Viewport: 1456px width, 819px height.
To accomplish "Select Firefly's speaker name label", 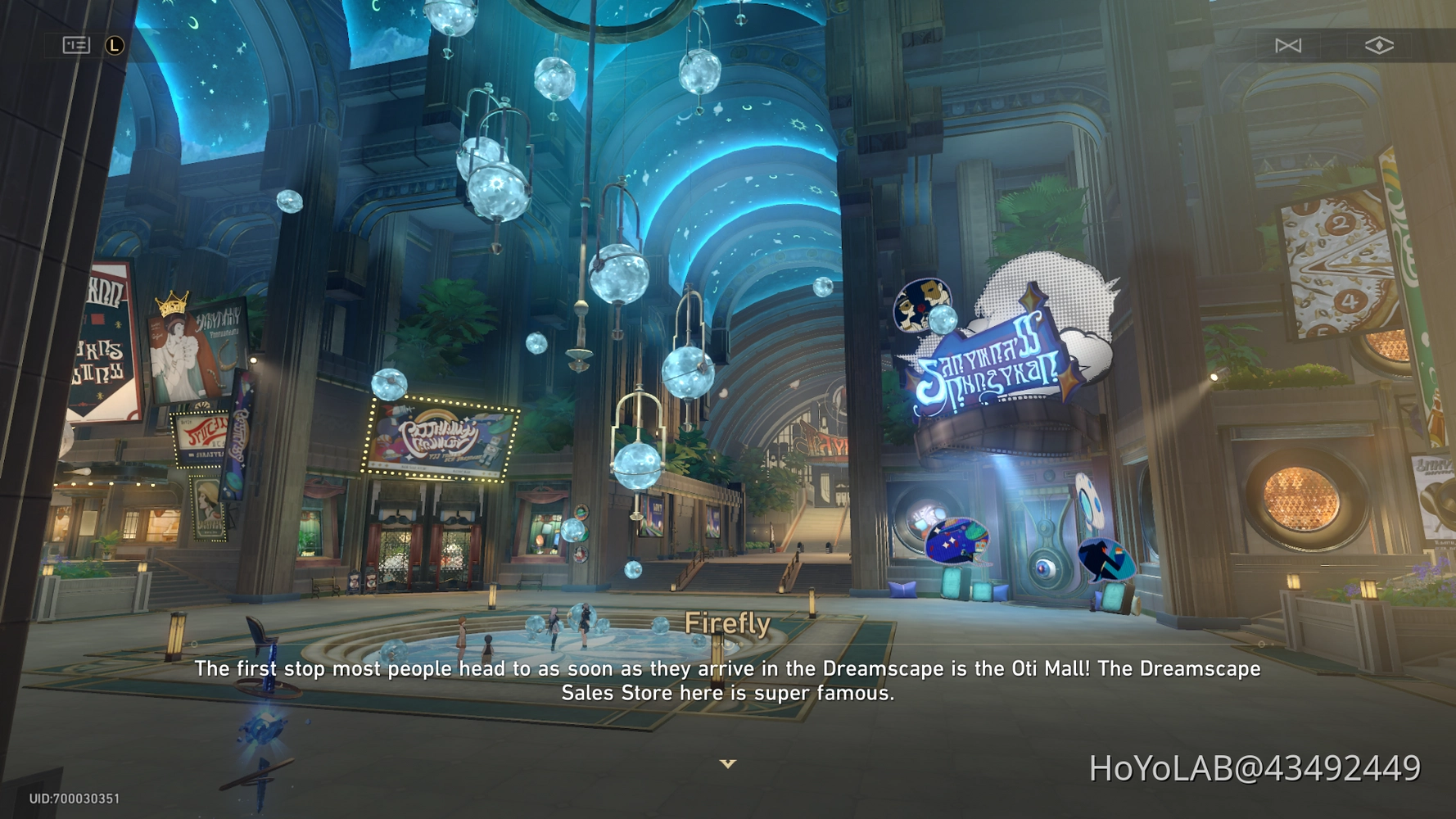I will point(727,623).
